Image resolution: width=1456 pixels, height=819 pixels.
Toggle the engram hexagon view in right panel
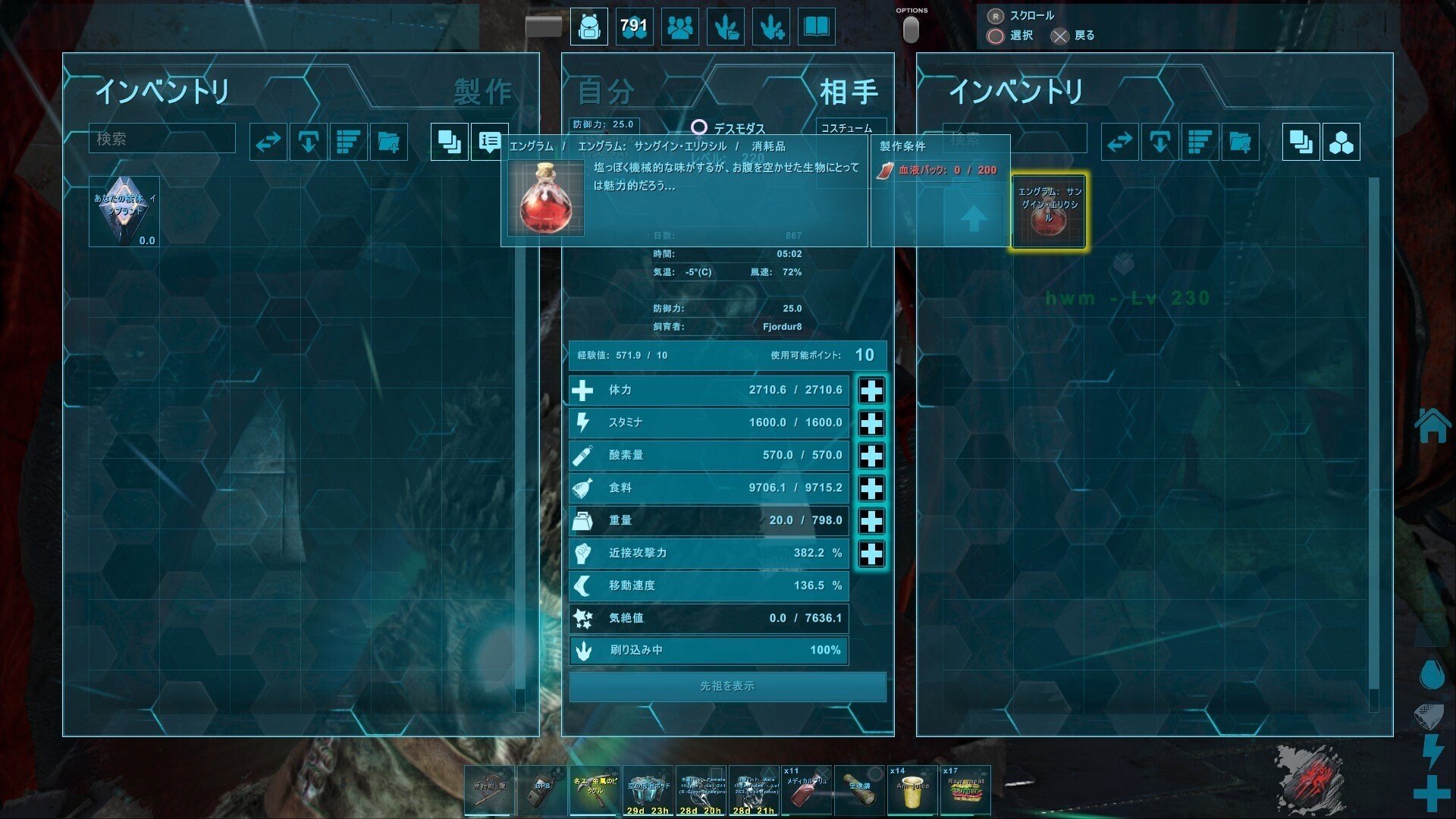pos(1341,141)
